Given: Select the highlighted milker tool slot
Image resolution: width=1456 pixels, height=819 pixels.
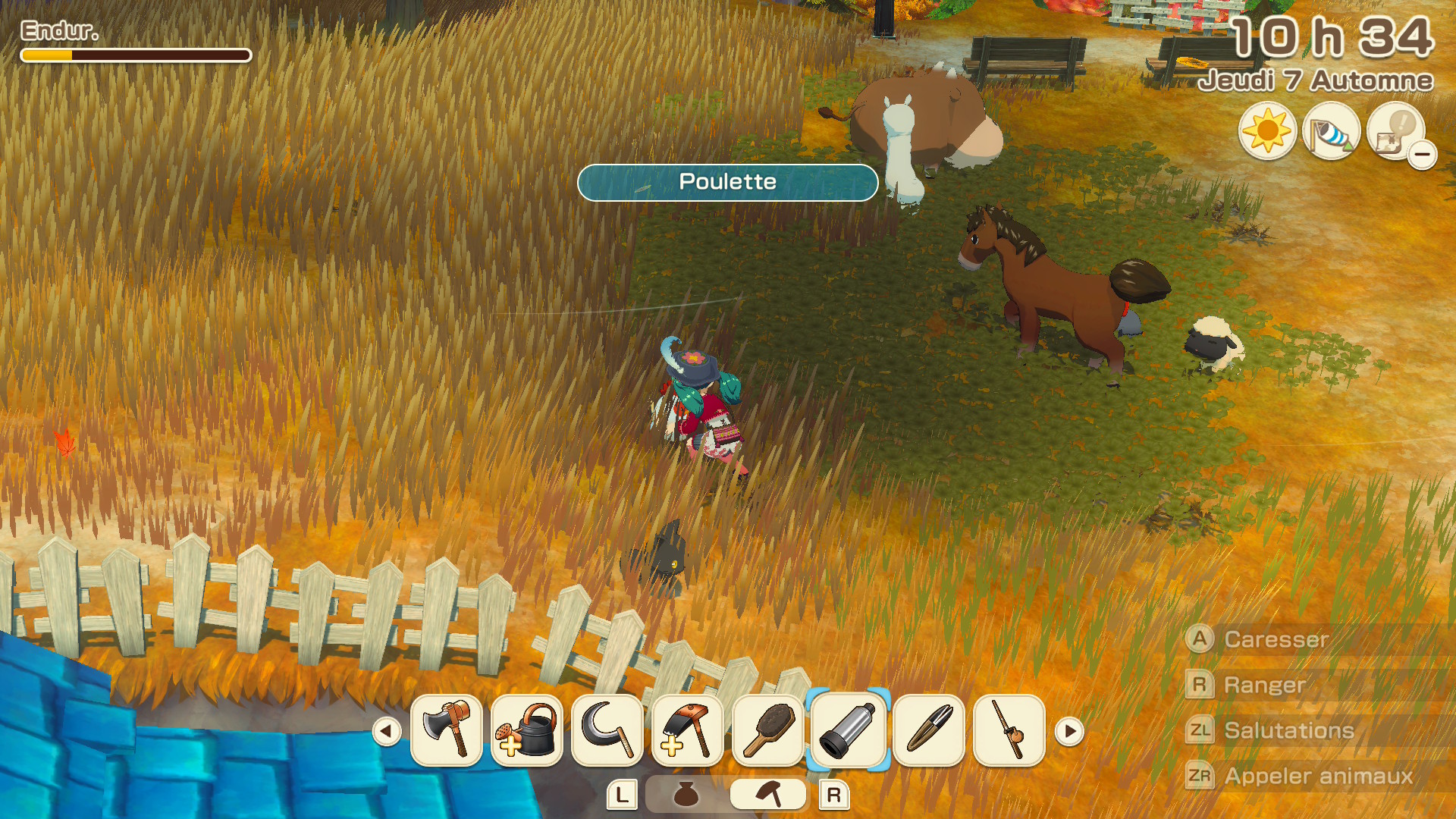Looking at the screenshot, I should [x=849, y=730].
